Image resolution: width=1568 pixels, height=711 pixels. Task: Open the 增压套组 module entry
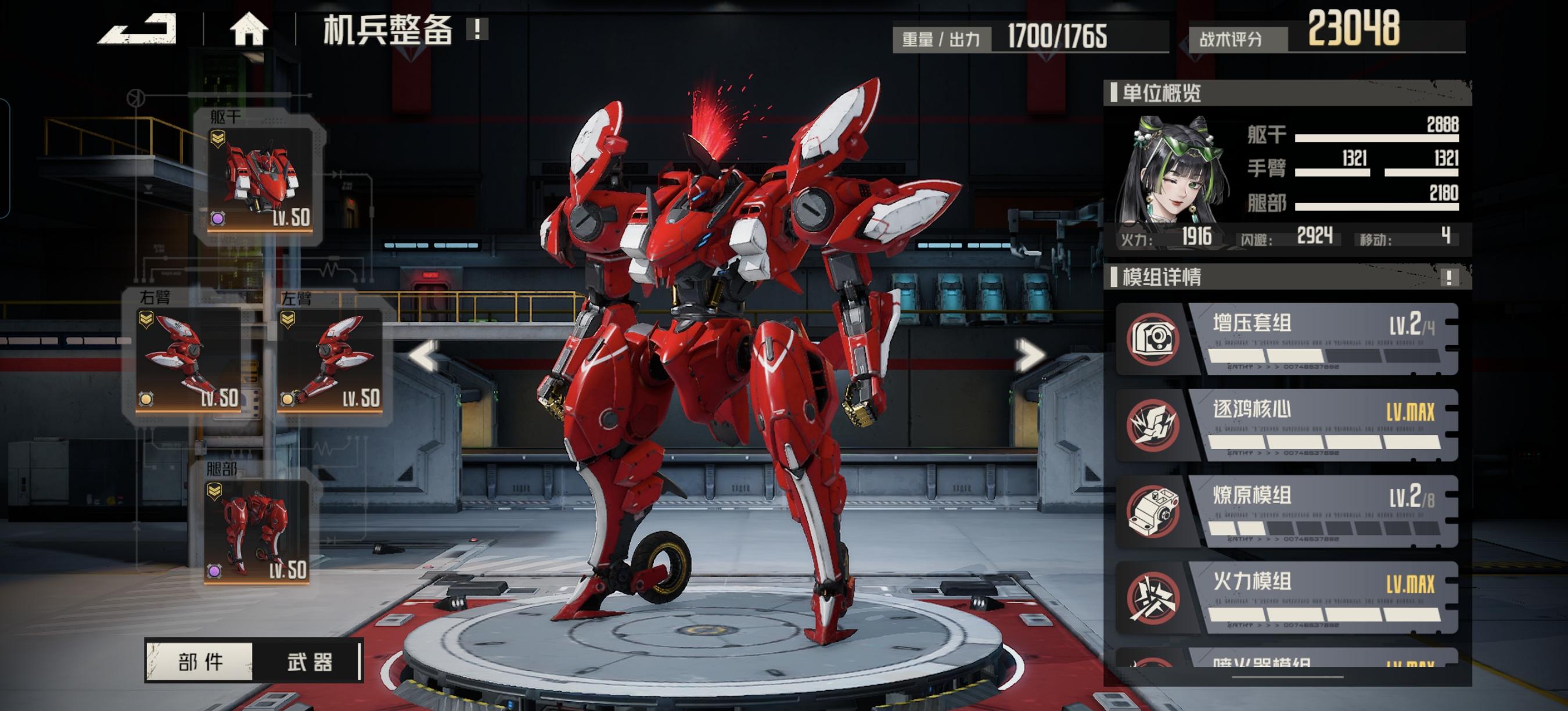coord(1287,339)
